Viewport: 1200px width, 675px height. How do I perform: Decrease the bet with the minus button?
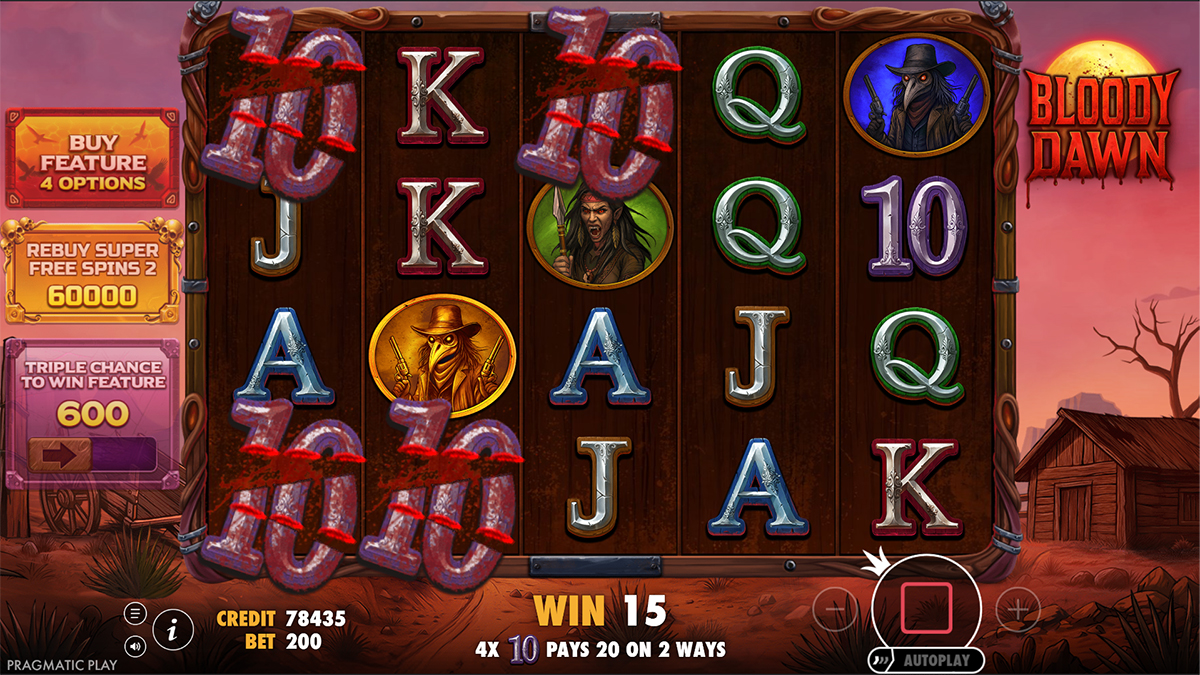[835, 609]
